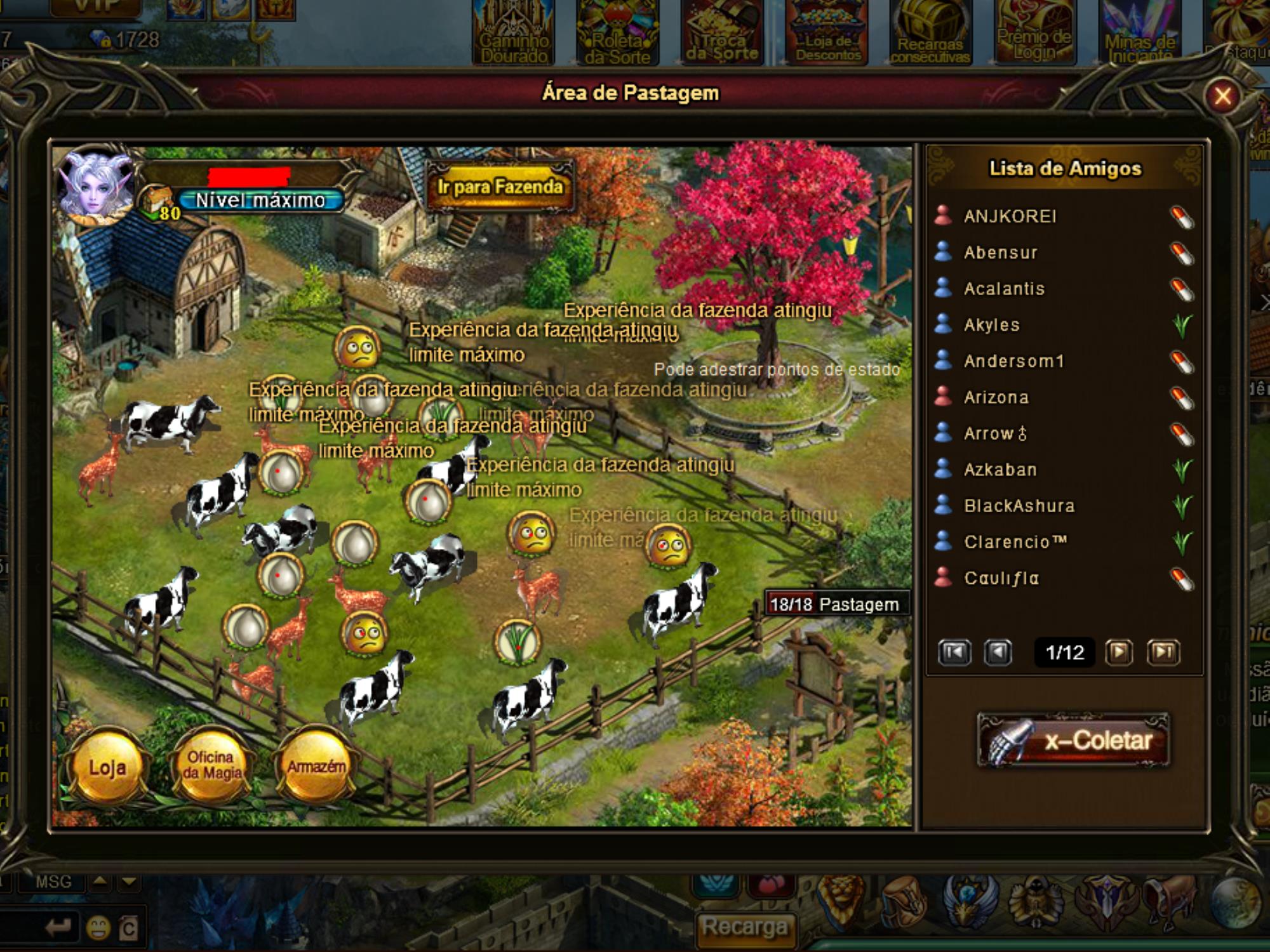Select friend Arizona in the list
The width and height of the screenshot is (1270, 952).
click(996, 397)
